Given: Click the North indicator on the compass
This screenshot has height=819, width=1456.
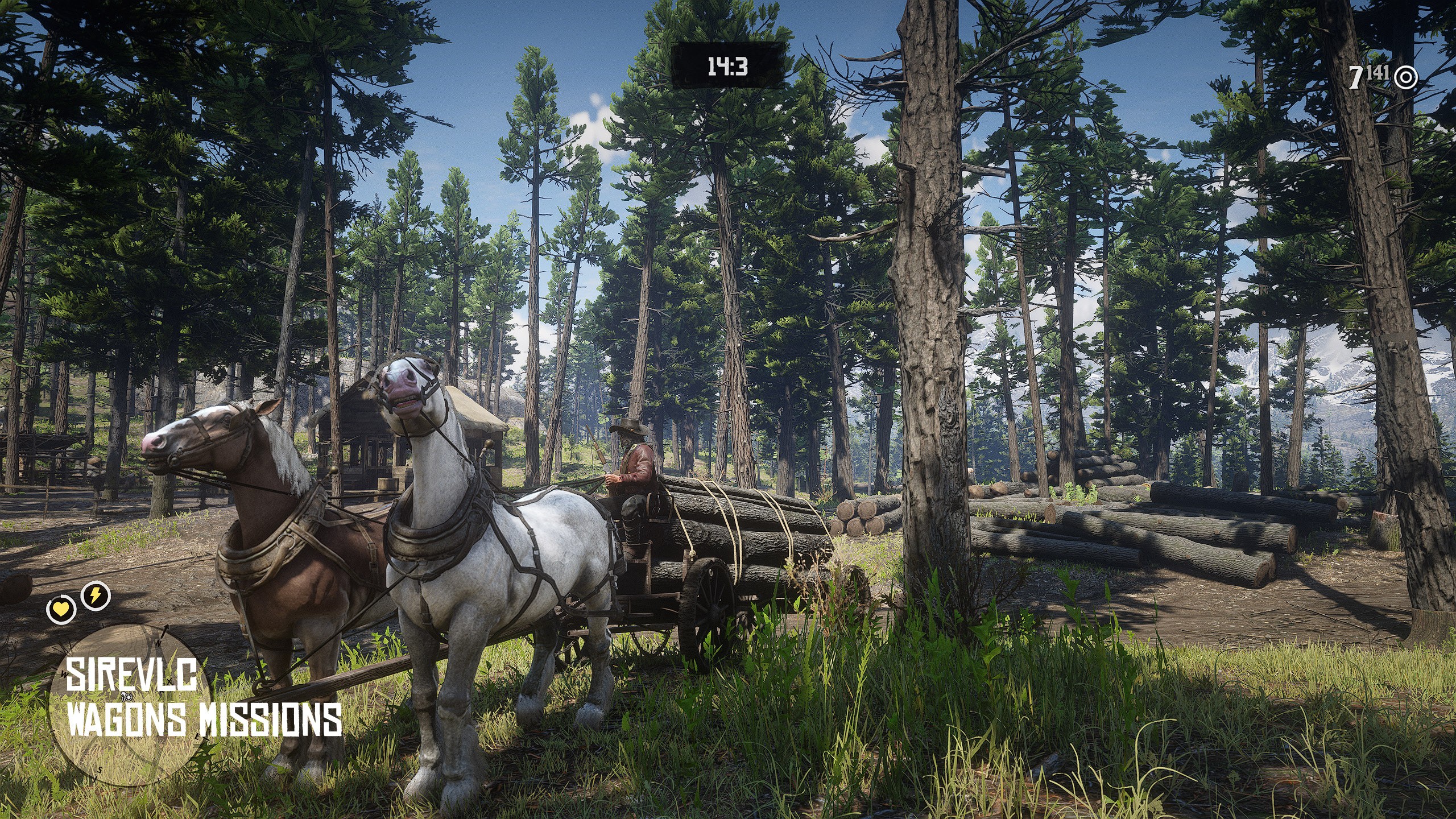Looking at the screenshot, I should click(159, 643).
